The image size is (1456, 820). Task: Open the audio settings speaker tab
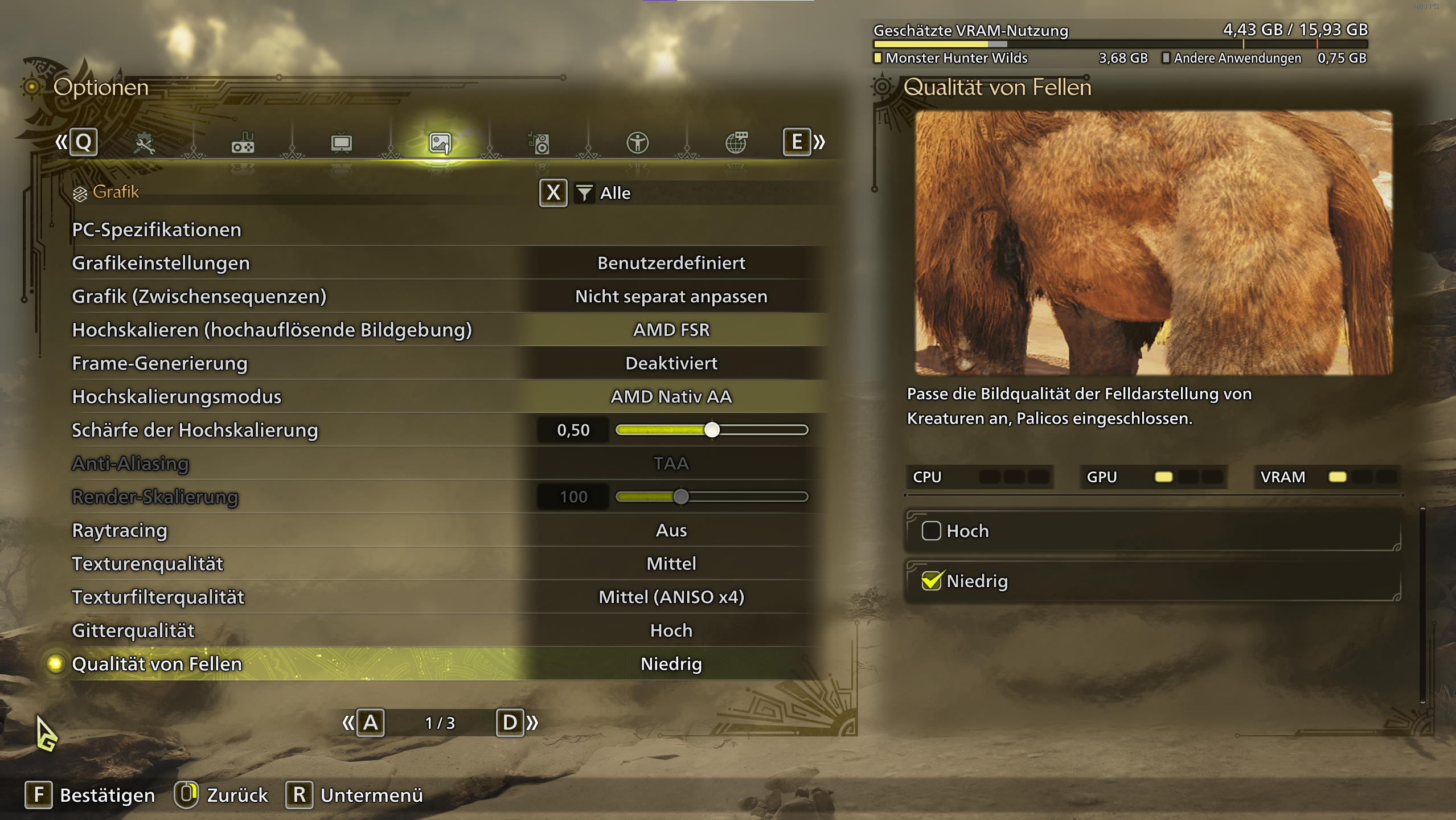[x=540, y=142]
